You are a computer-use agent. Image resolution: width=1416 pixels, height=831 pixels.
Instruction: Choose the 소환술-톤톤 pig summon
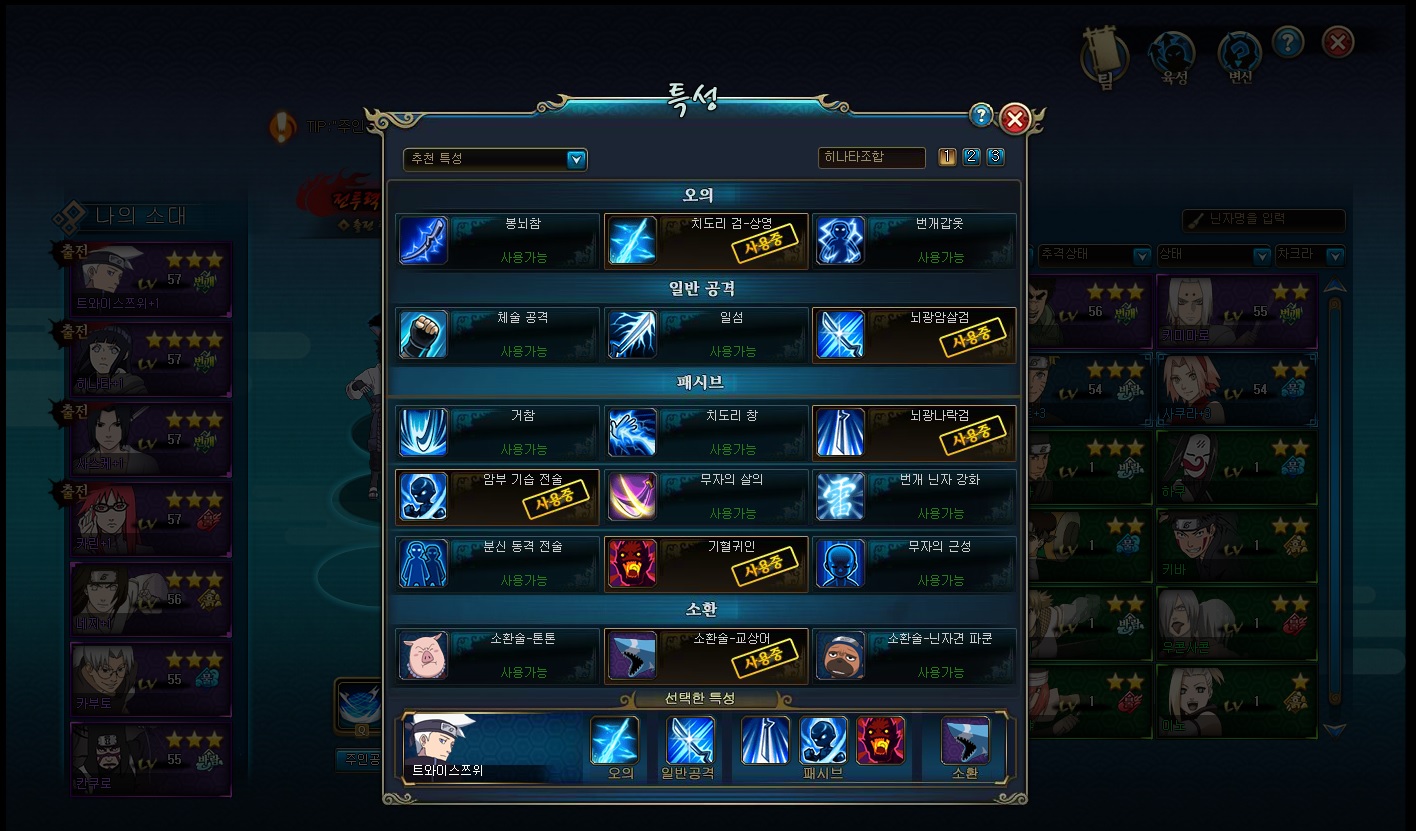(x=498, y=656)
